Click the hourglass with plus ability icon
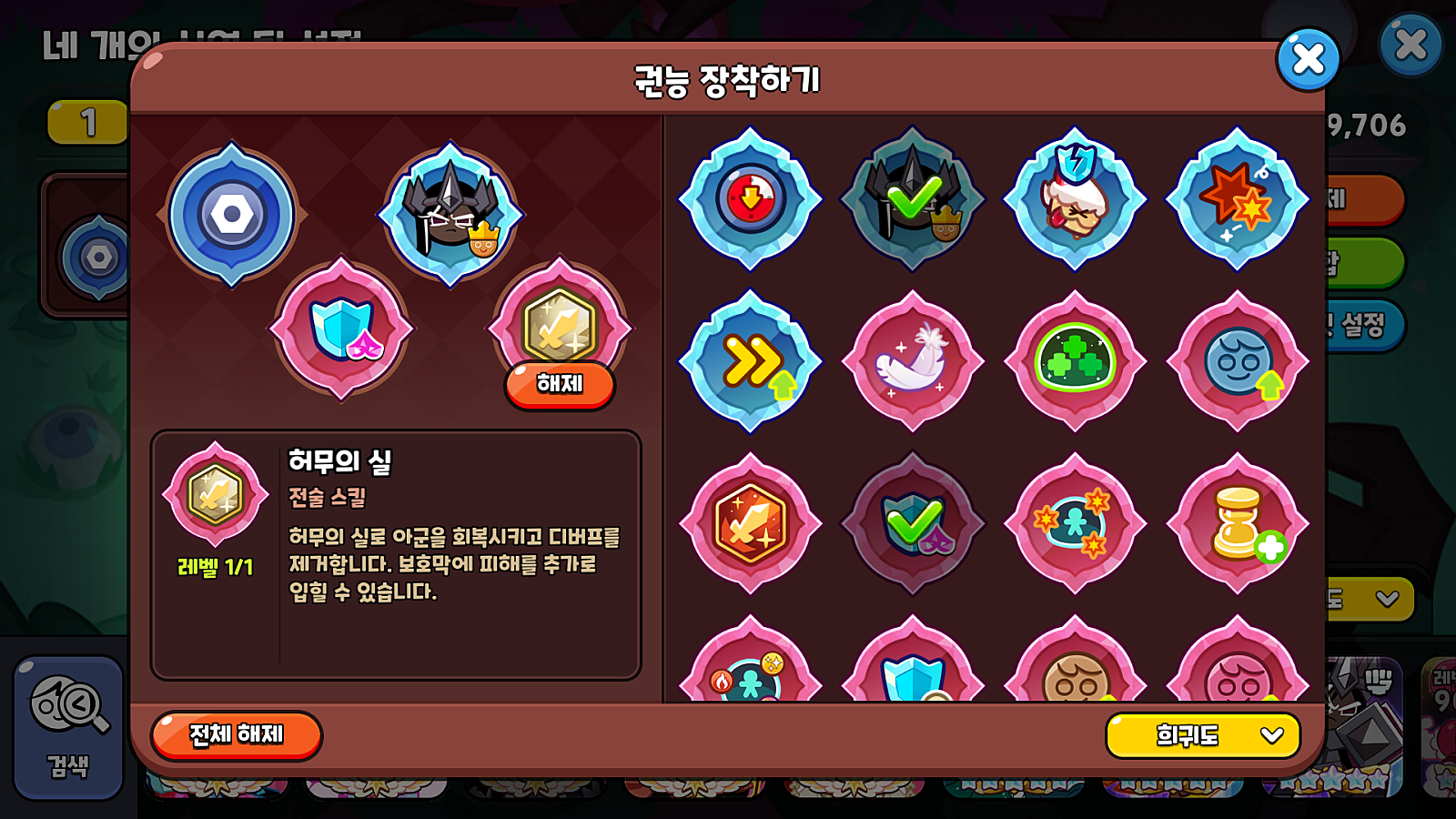 (x=1238, y=523)
